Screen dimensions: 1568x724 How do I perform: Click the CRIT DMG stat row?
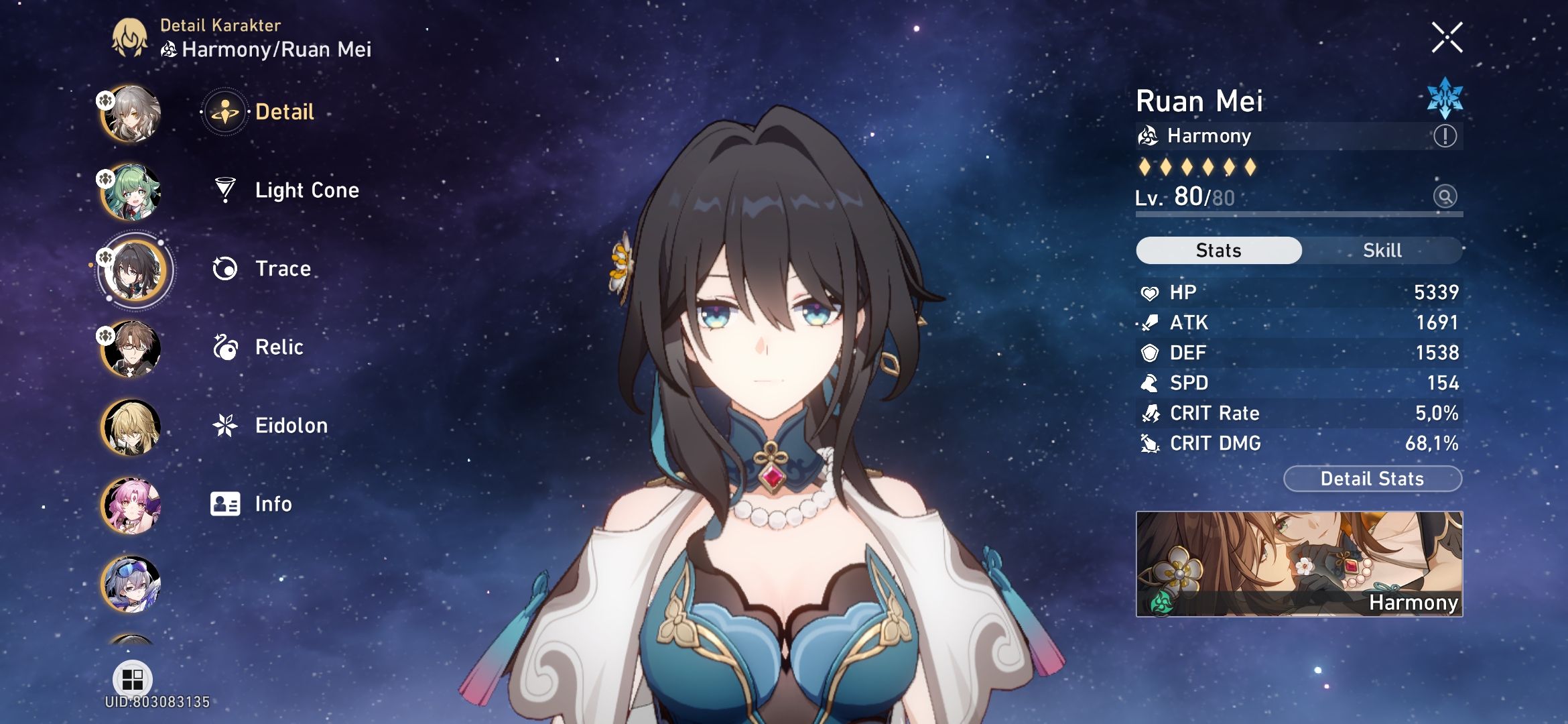1300,443
